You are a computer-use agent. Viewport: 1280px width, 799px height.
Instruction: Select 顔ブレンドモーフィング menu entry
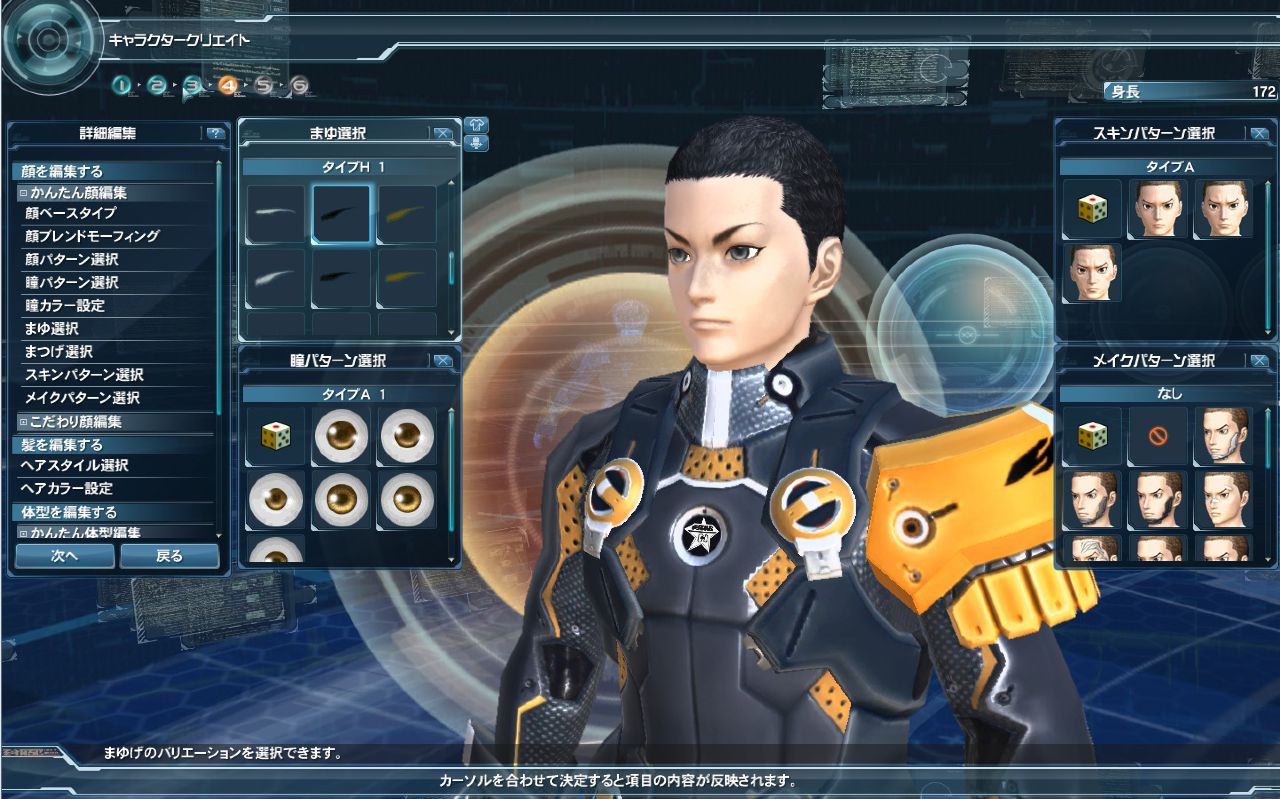coord(91,236)
